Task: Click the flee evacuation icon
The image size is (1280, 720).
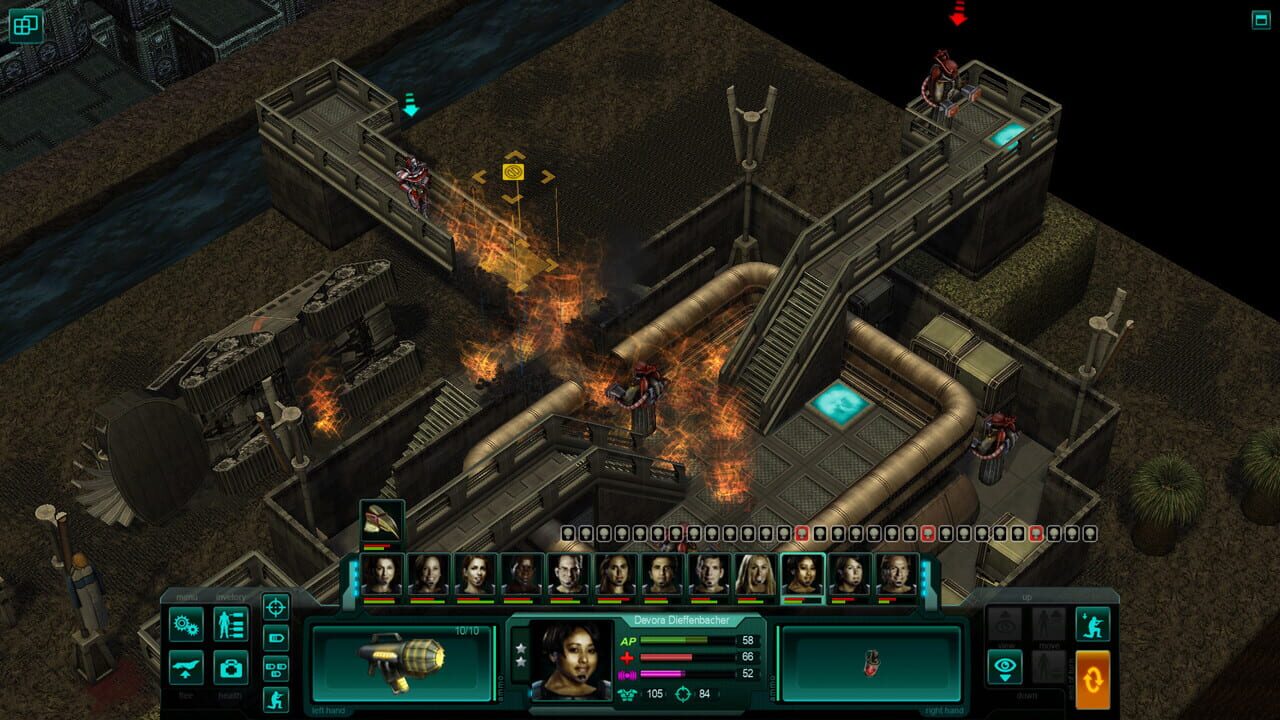Action: click(x=186, y=668)
